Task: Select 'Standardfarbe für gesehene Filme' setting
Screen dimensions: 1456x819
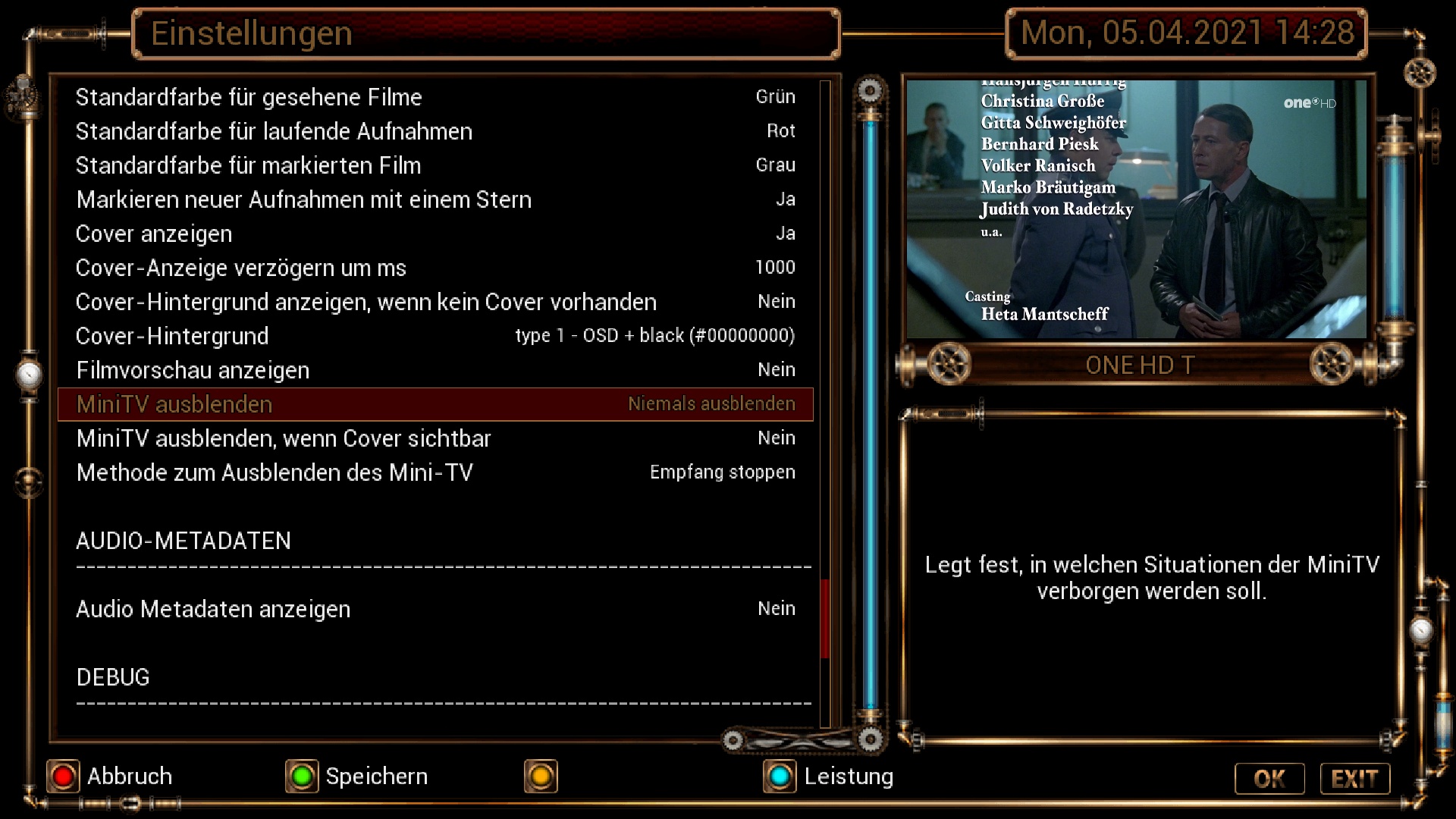Action: 435,97
